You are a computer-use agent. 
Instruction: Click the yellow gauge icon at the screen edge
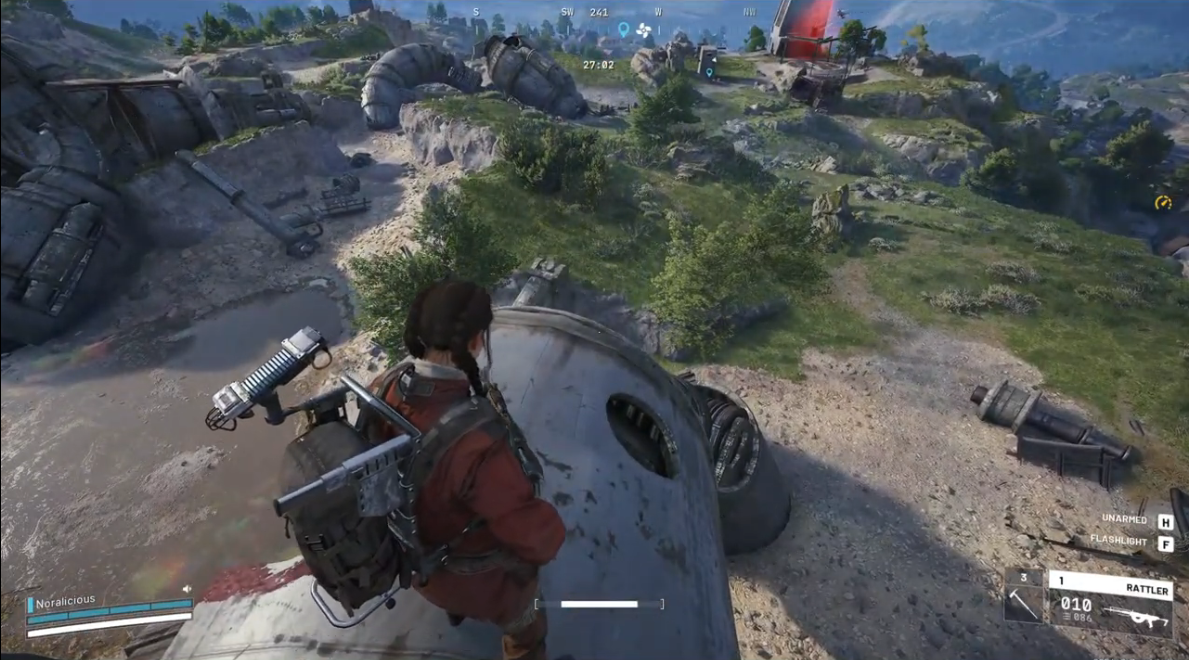coord(1162,203)
